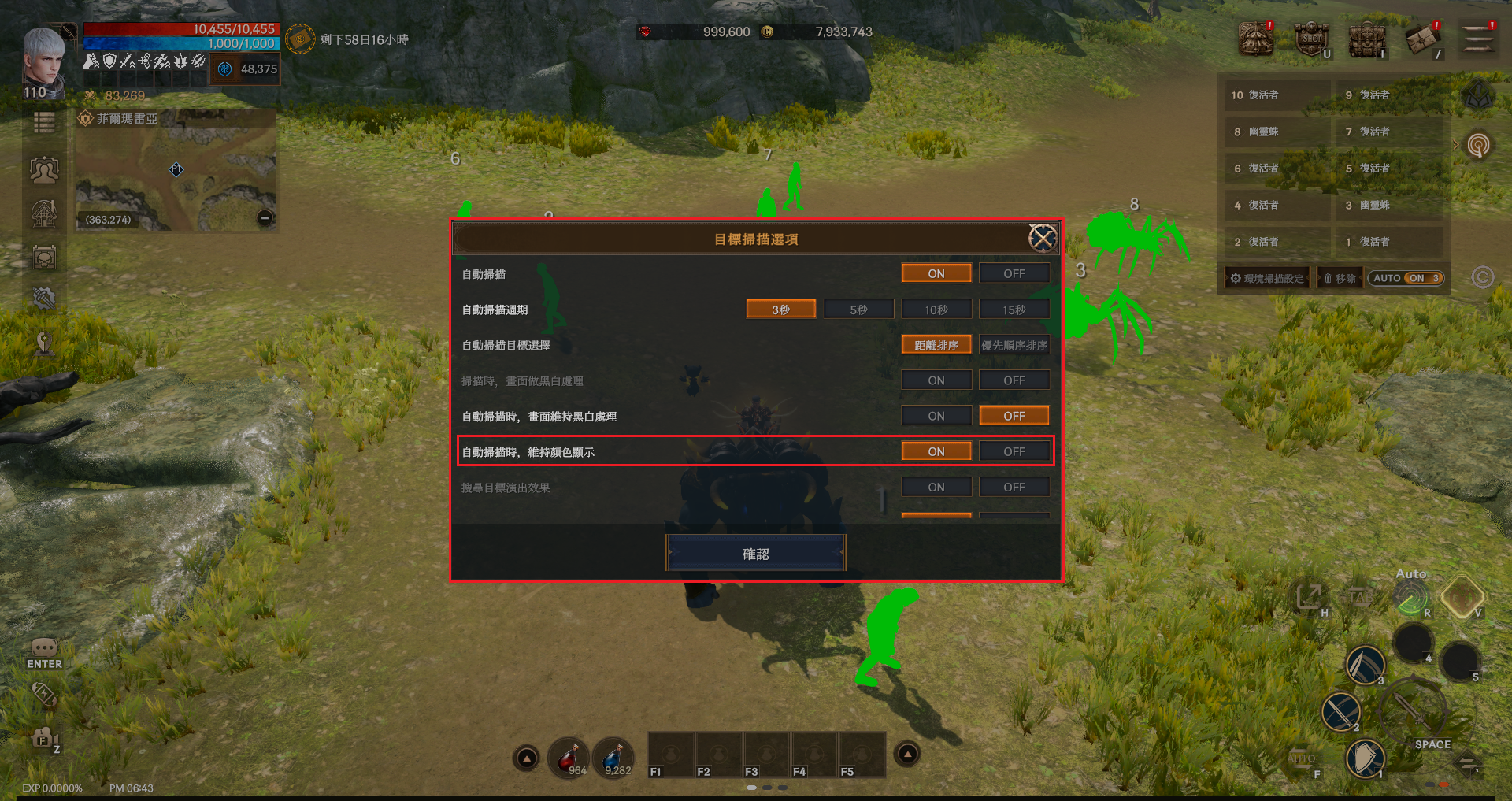Turn 自動掃描 OFF
Screen dimensions: 1512x801
coord(1014,273)
